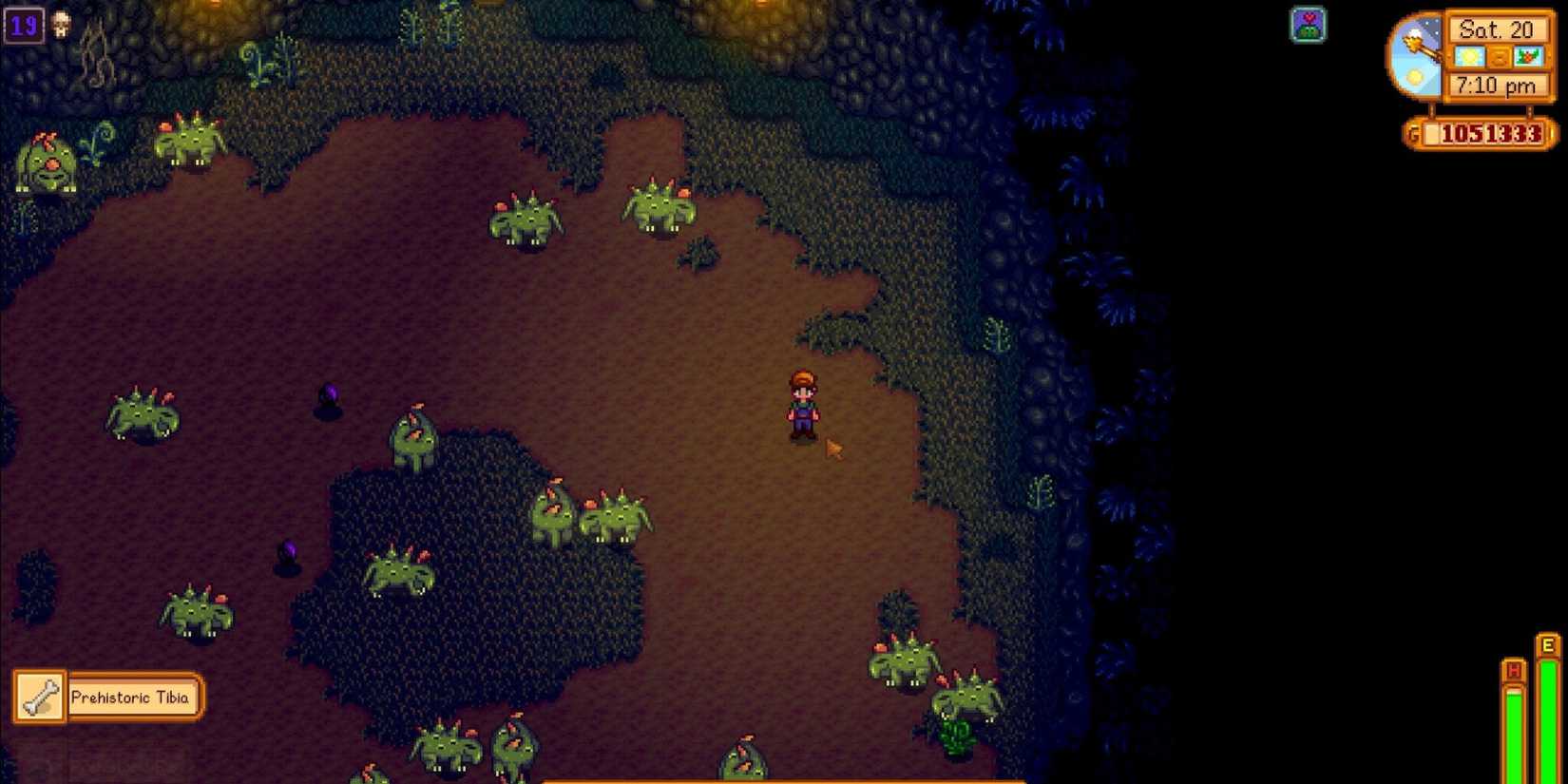The image size is (1568, 784).
Task: Click the moon dial face of the day clock
Action: (x=1416, y=55)
